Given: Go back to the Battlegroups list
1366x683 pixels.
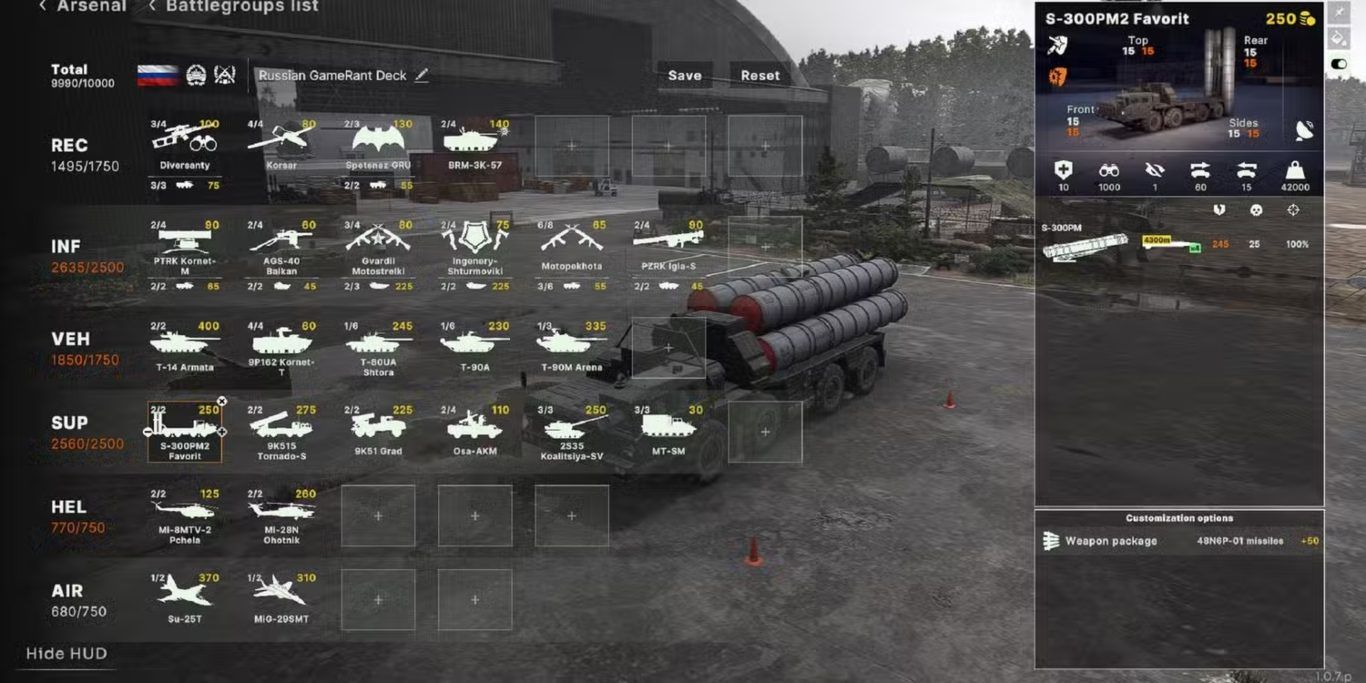Looking at the screenshot, I should [234, 7].
